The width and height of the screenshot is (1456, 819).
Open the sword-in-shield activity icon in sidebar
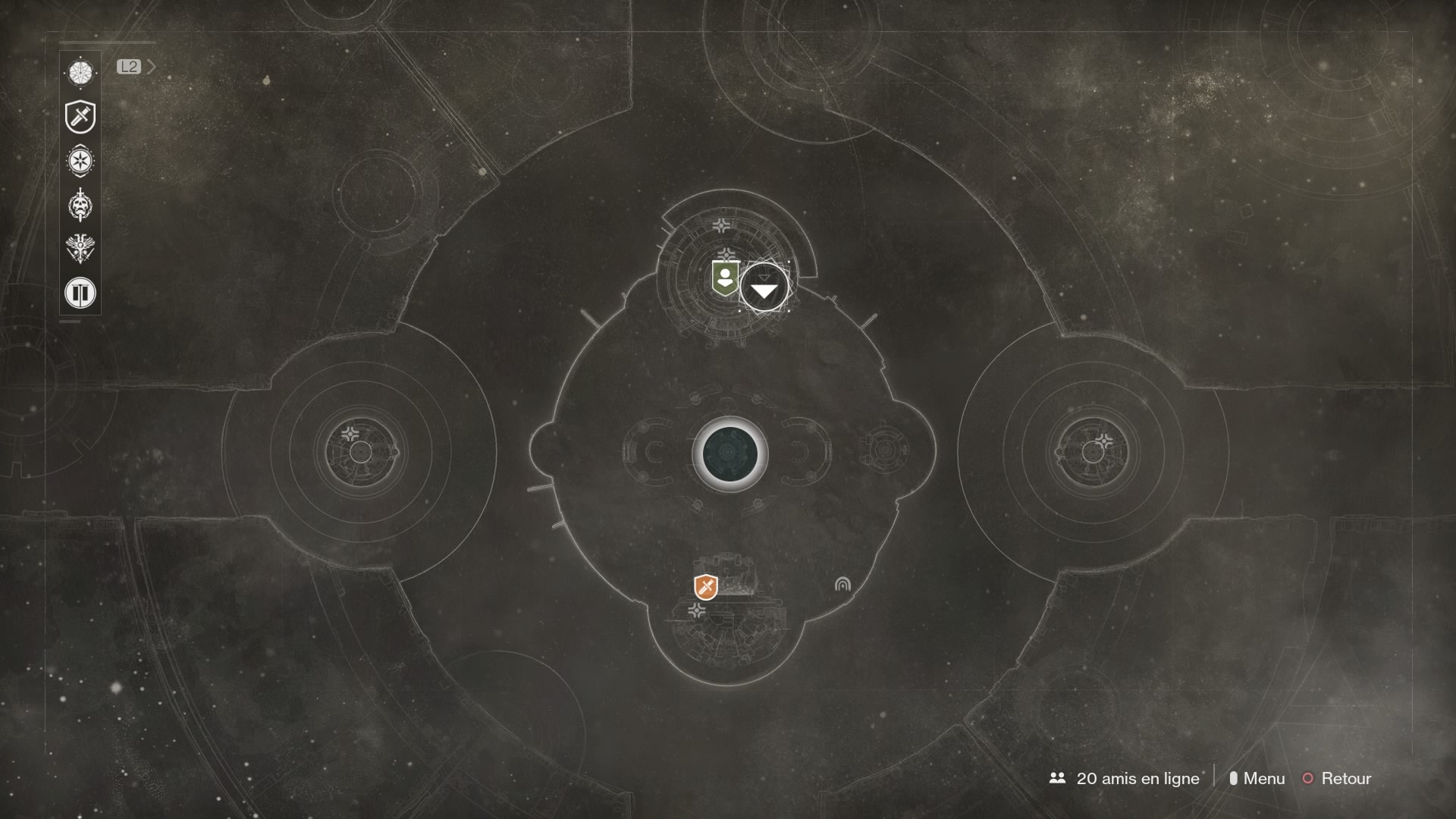[80, 117]
